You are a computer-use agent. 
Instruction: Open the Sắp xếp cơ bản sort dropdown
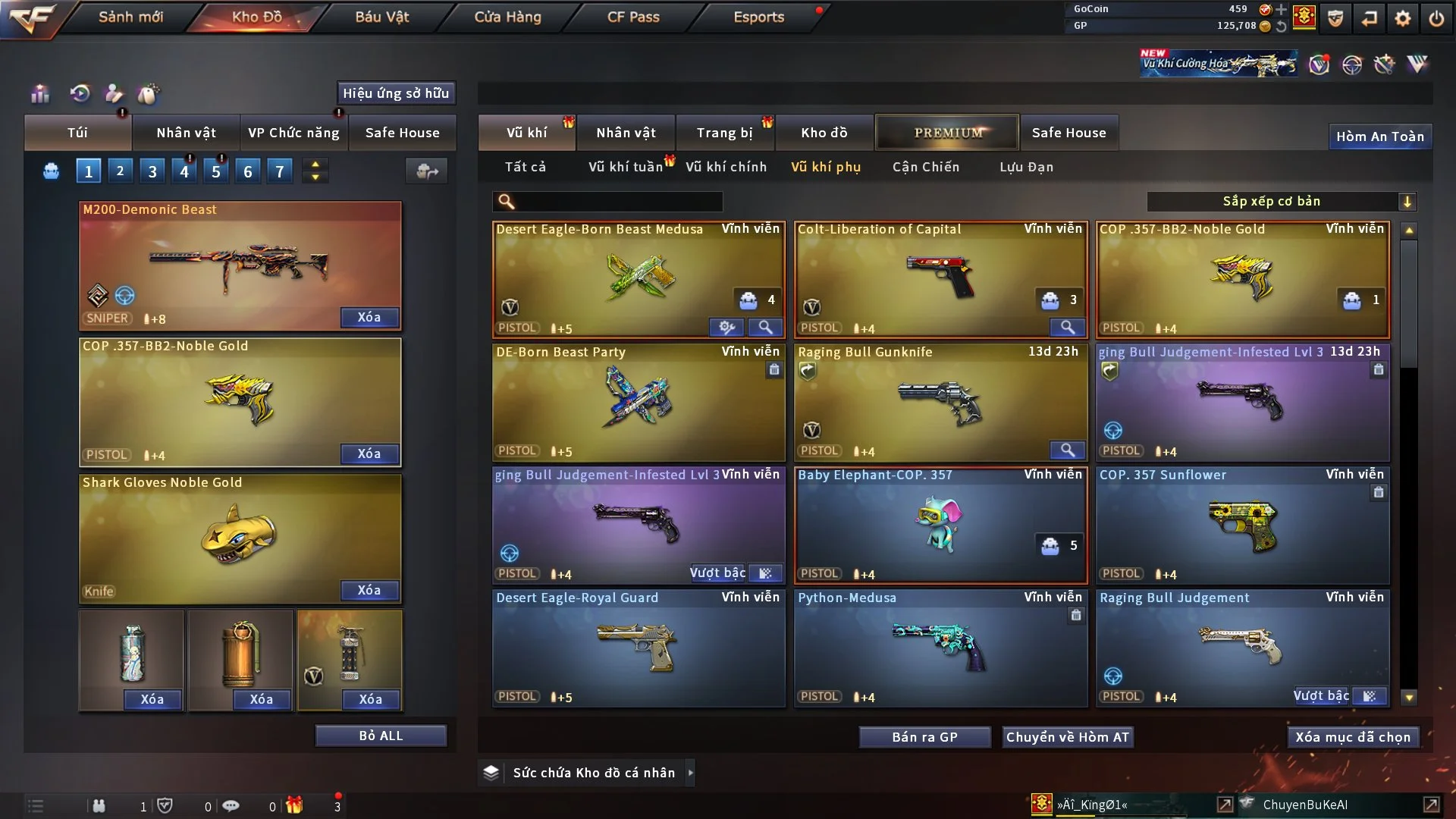[1281, 201]
